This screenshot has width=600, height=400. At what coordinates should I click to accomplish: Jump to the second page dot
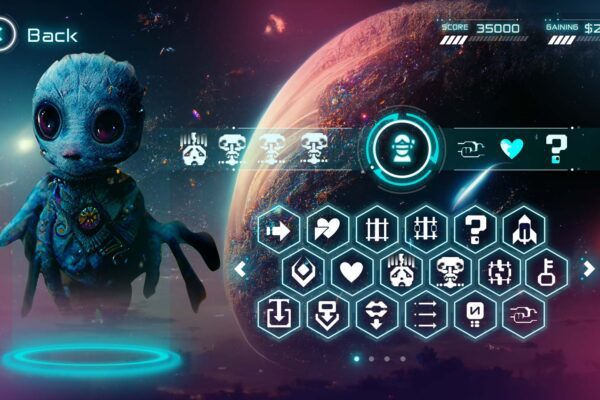371,358
